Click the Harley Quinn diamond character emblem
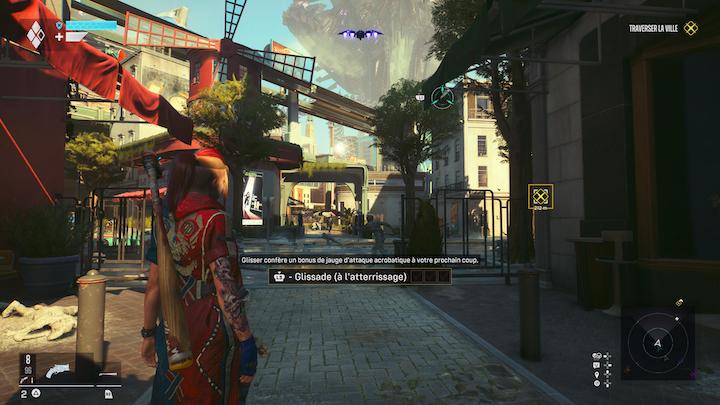The height and width of the screenshot is (405, 720). [x=35, y=34]
